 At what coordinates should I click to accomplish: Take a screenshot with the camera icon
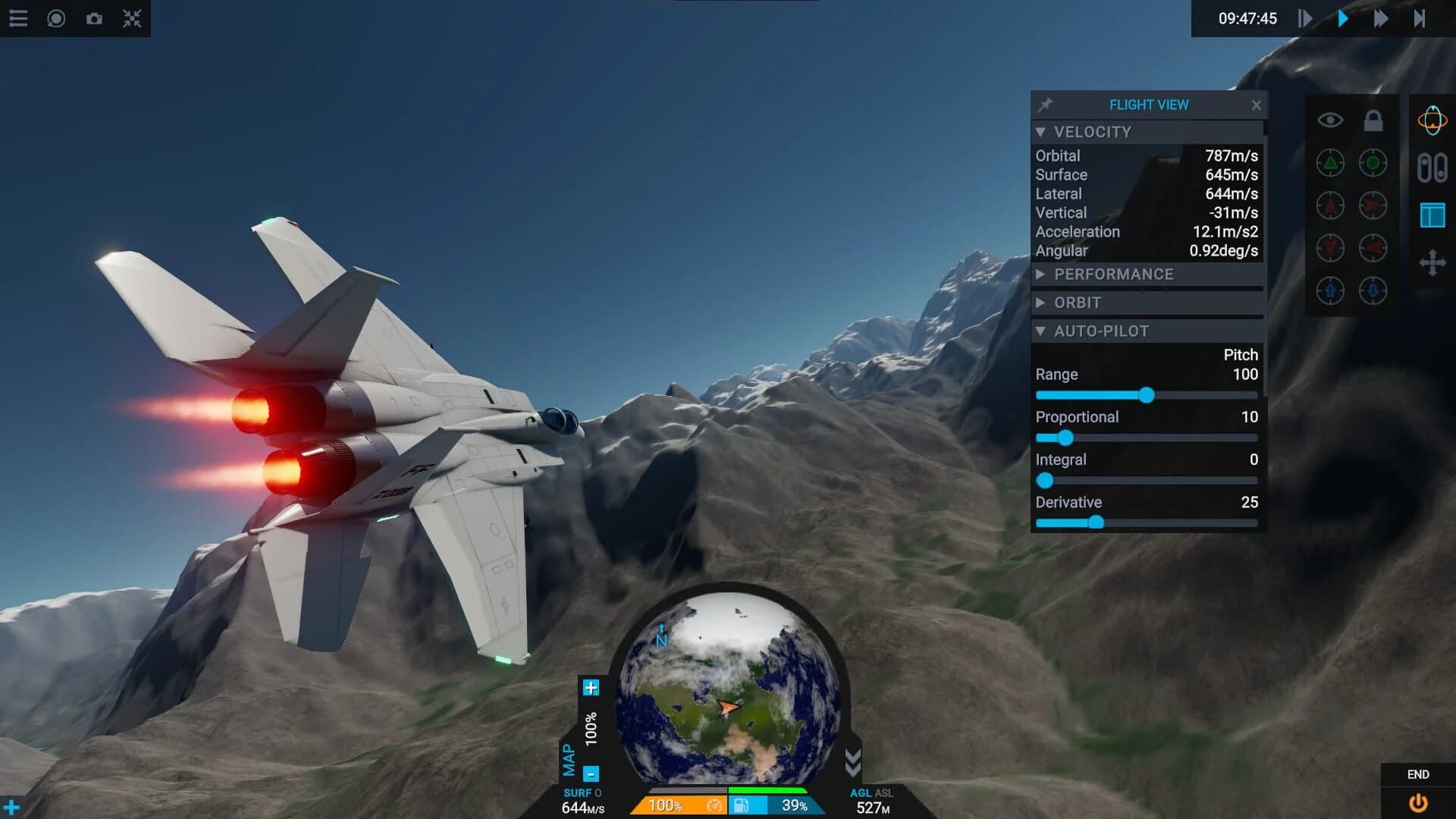pyautogui.click(x=94, y=18)
